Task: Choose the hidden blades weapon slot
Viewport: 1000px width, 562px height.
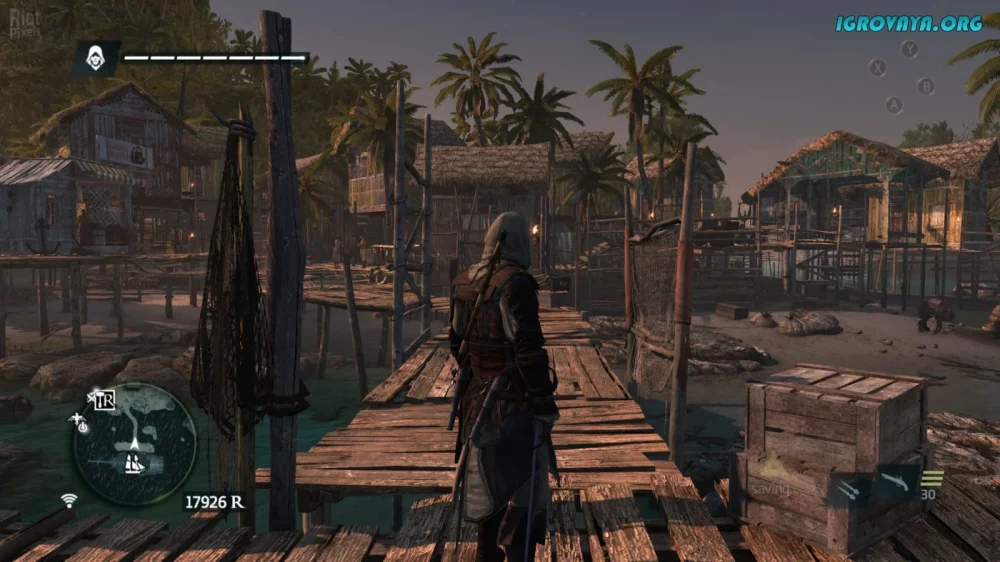Action: [x=848, y=488]
